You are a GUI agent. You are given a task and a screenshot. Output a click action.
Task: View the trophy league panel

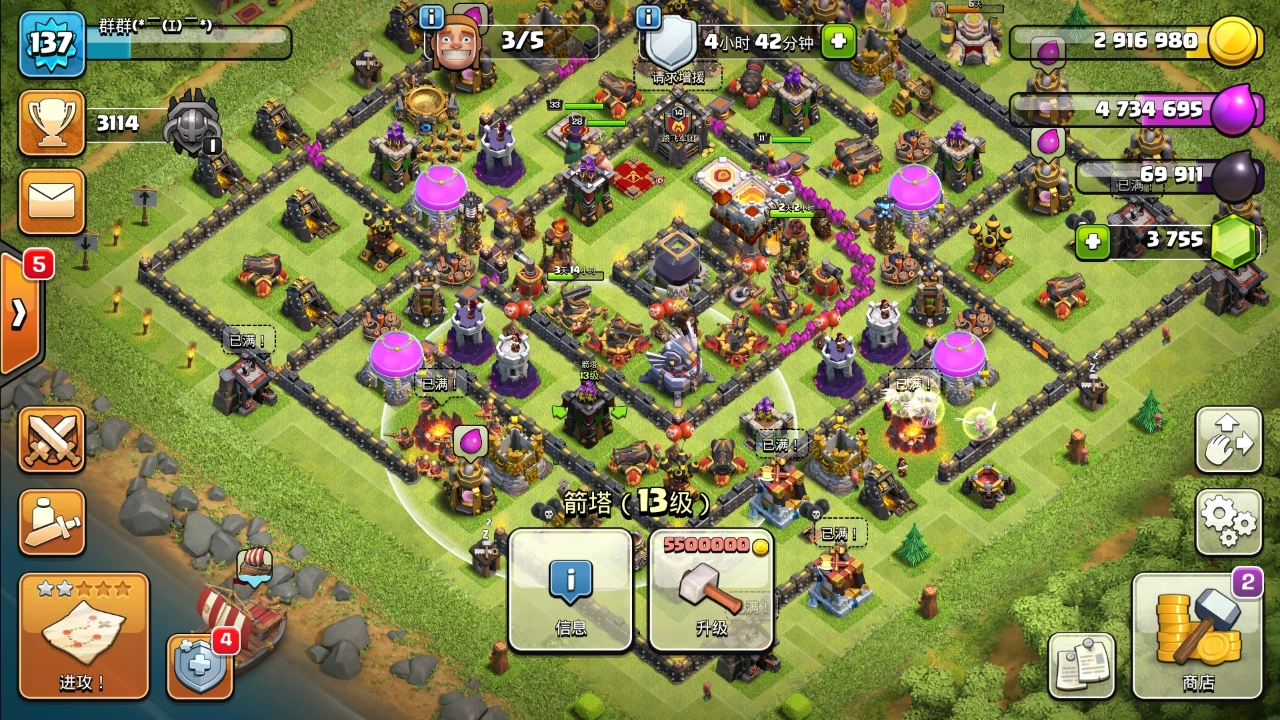[51, 123]
